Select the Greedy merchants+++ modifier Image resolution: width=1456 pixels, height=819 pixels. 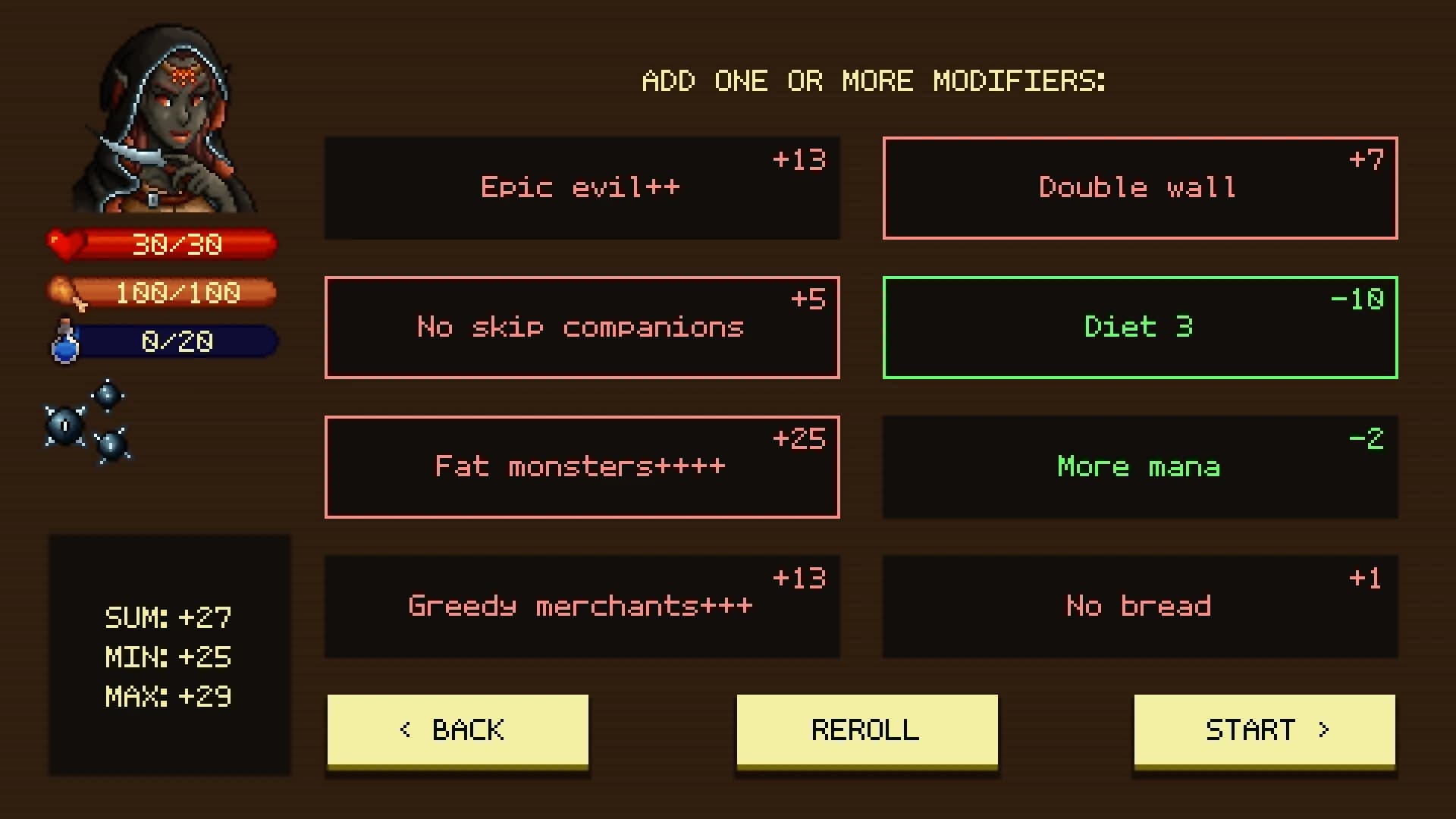click(582, 606)
